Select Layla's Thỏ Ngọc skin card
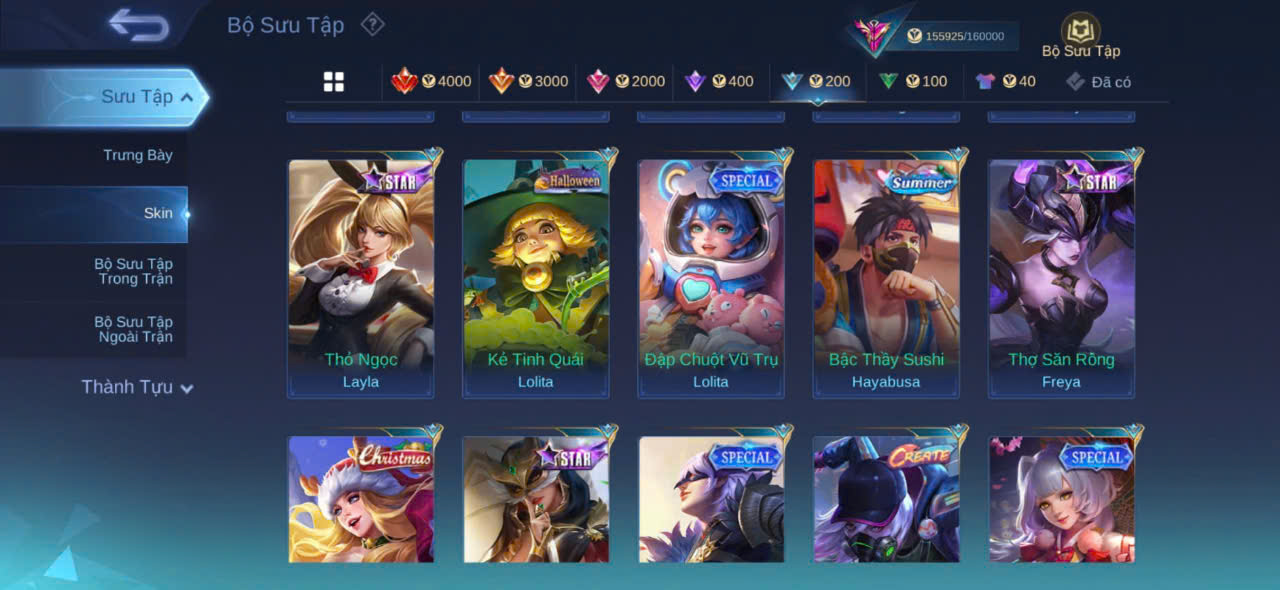This screenshot has width=1280, height=590. coord(361,275)
